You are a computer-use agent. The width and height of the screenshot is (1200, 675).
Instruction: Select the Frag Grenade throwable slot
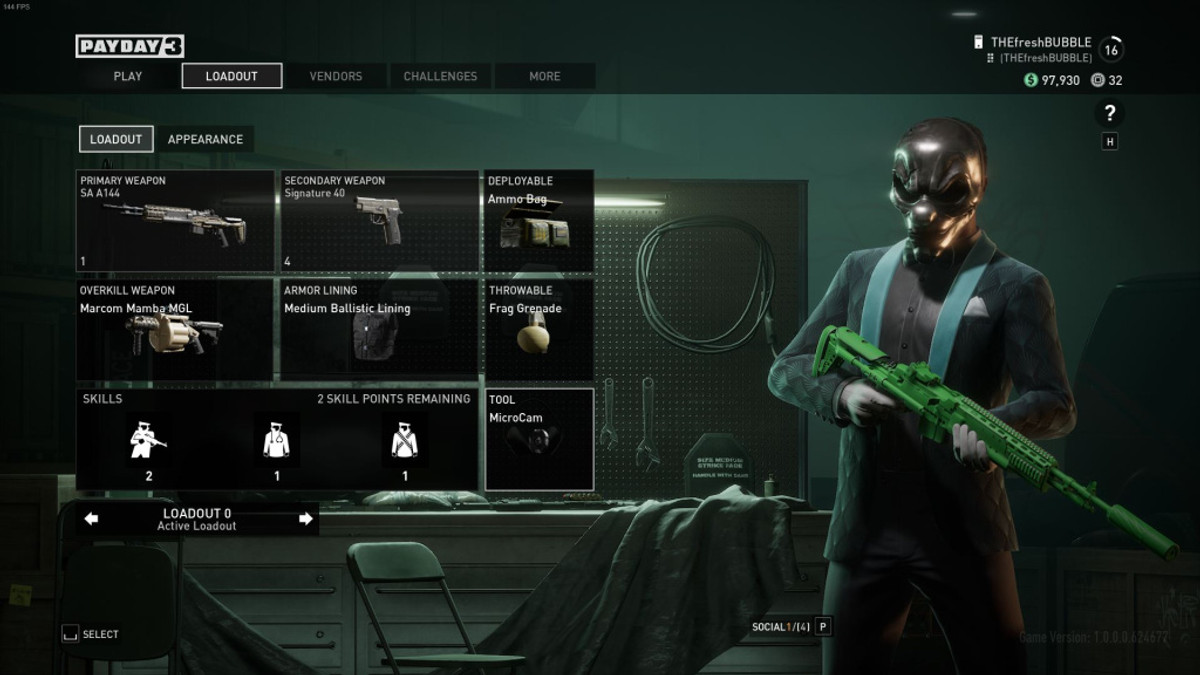click(x=539, y=330)
